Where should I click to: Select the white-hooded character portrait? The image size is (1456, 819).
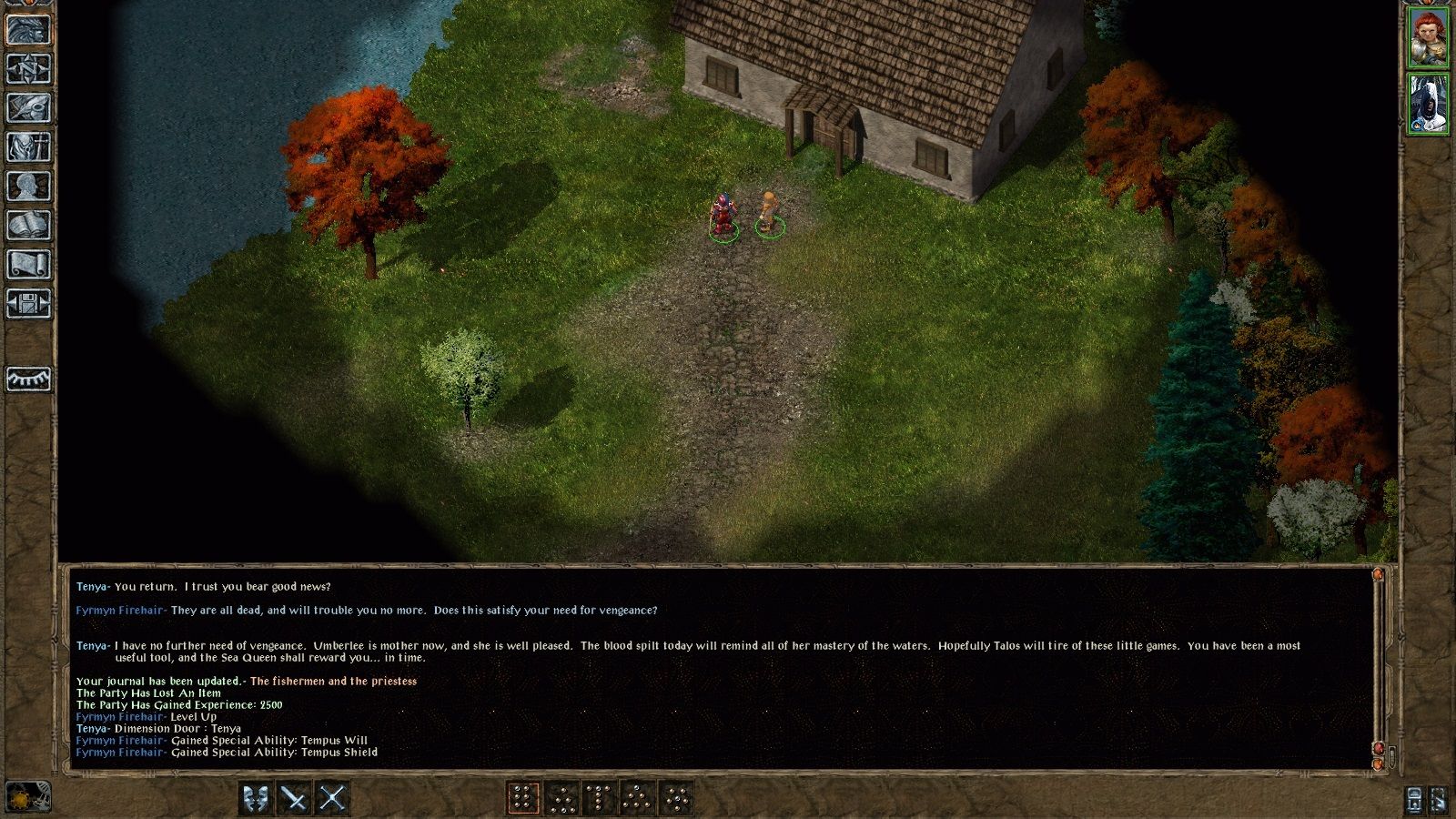[1428, 104]
